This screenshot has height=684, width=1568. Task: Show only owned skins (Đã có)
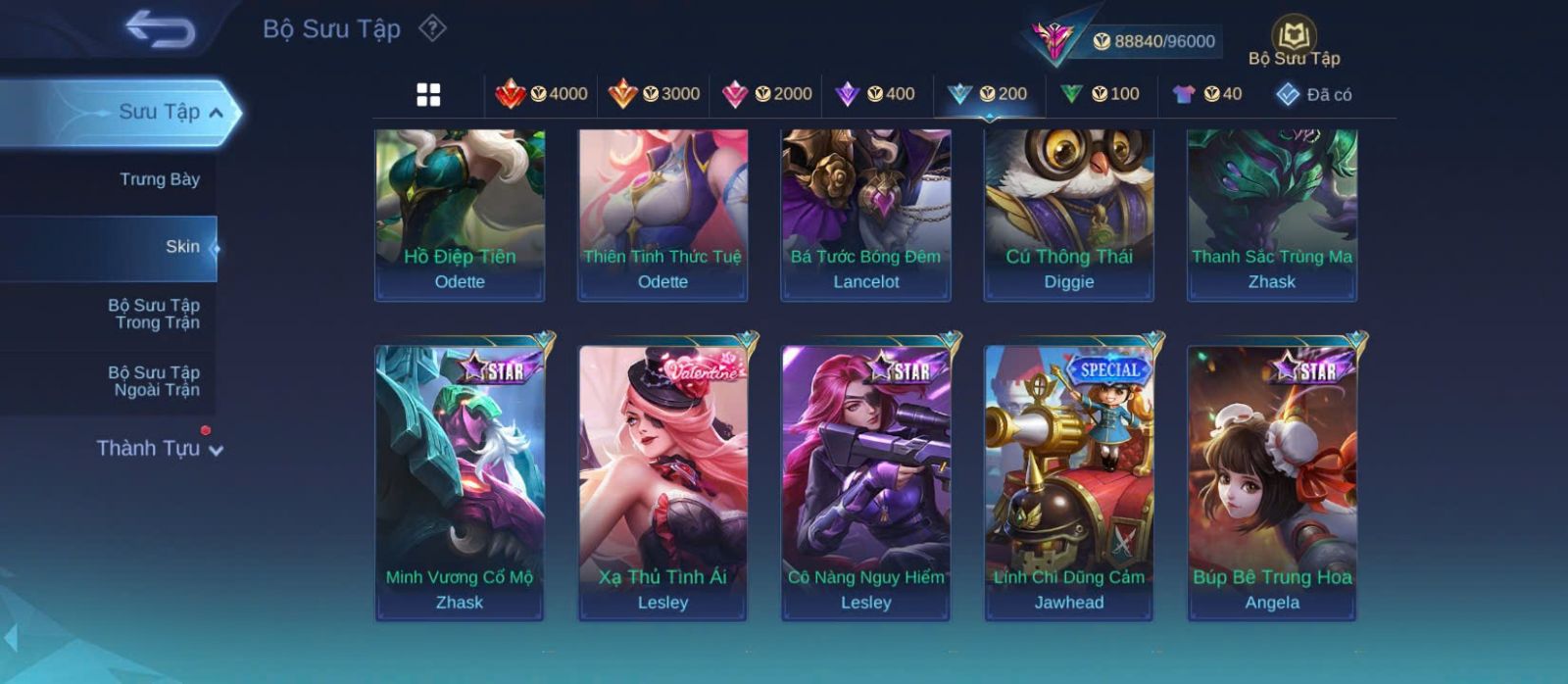click(1313, 95)
